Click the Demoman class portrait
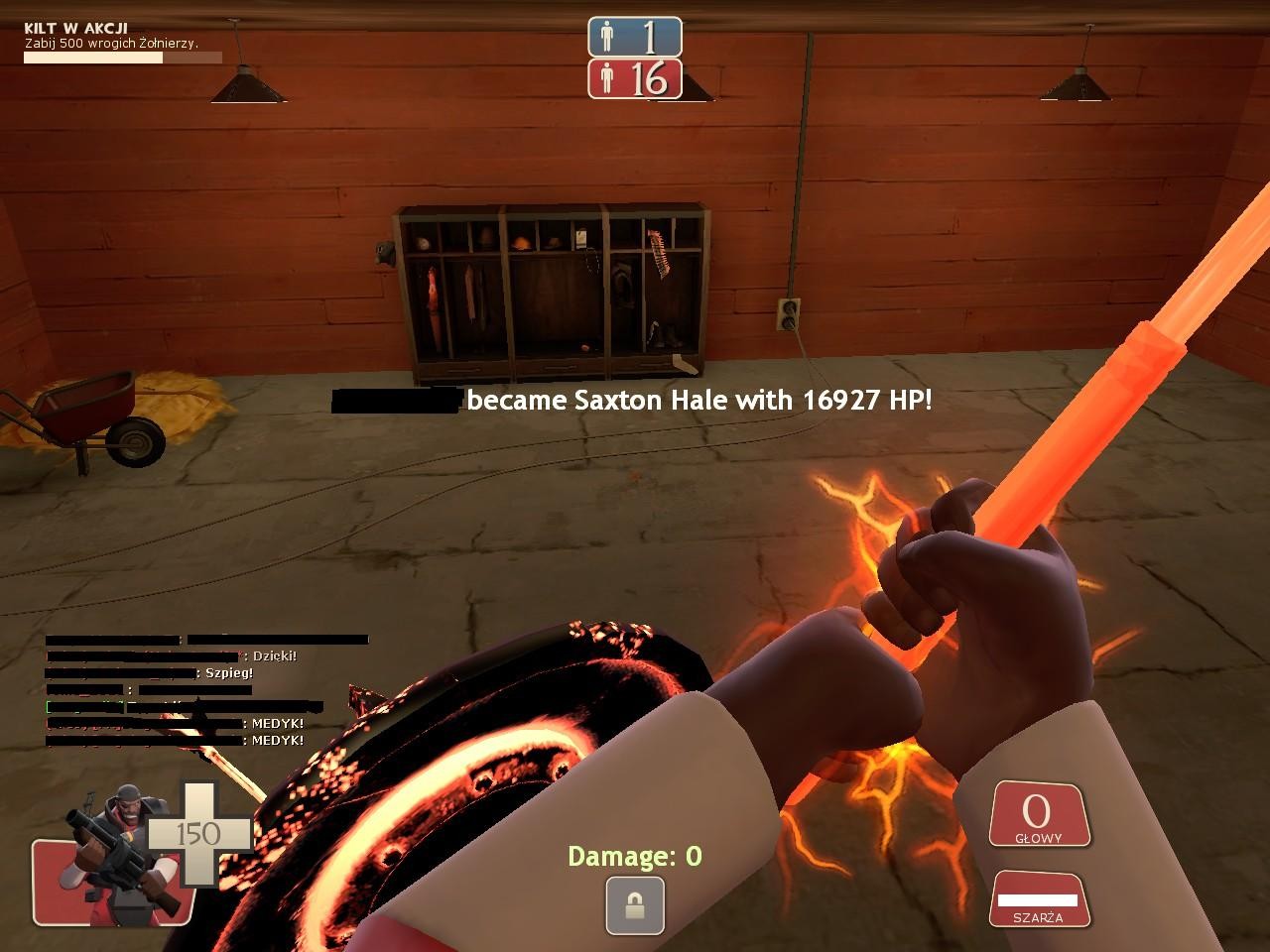The height and width of the screenshot is (952, 1270). [114, 853]
